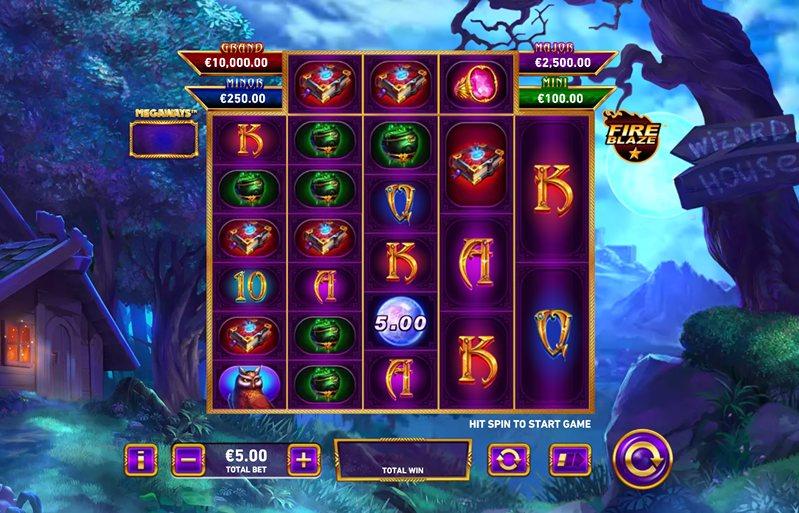Open the info paytable button
The height and width of the screenshot is (513, 799).
point(141,460)
